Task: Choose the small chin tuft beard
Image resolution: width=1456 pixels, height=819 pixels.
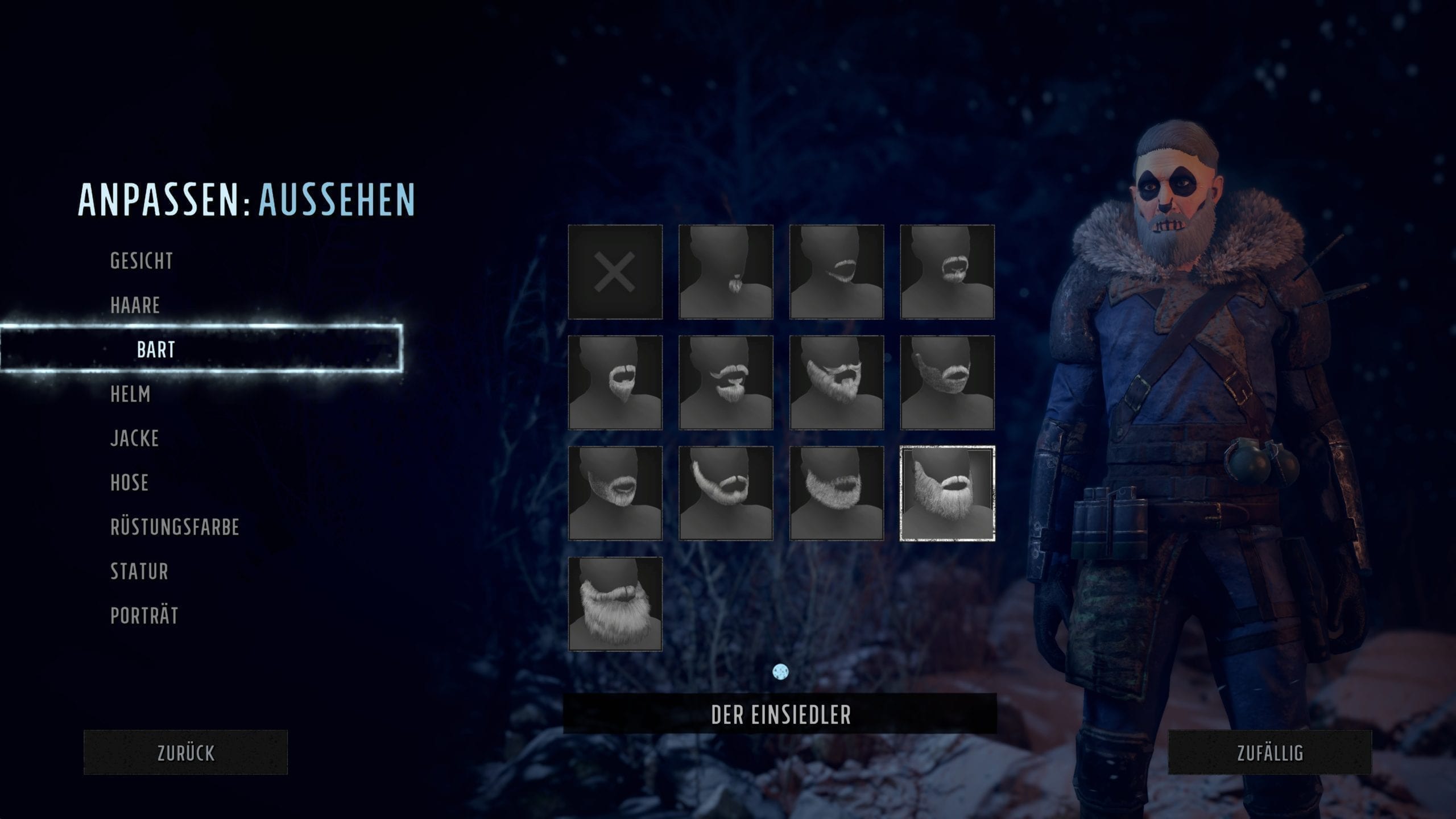Action: [726, 272]
